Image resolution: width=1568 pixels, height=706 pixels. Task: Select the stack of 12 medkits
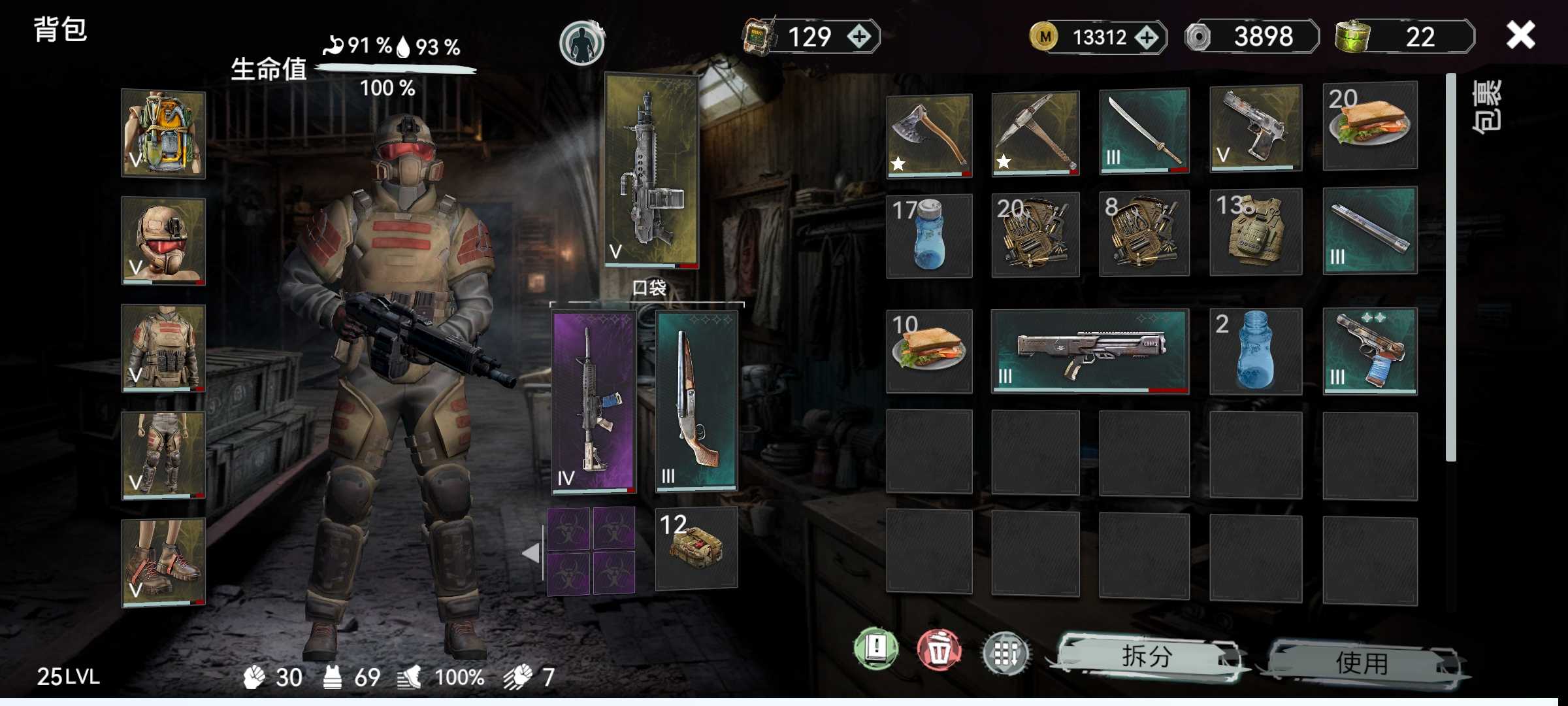696,548
